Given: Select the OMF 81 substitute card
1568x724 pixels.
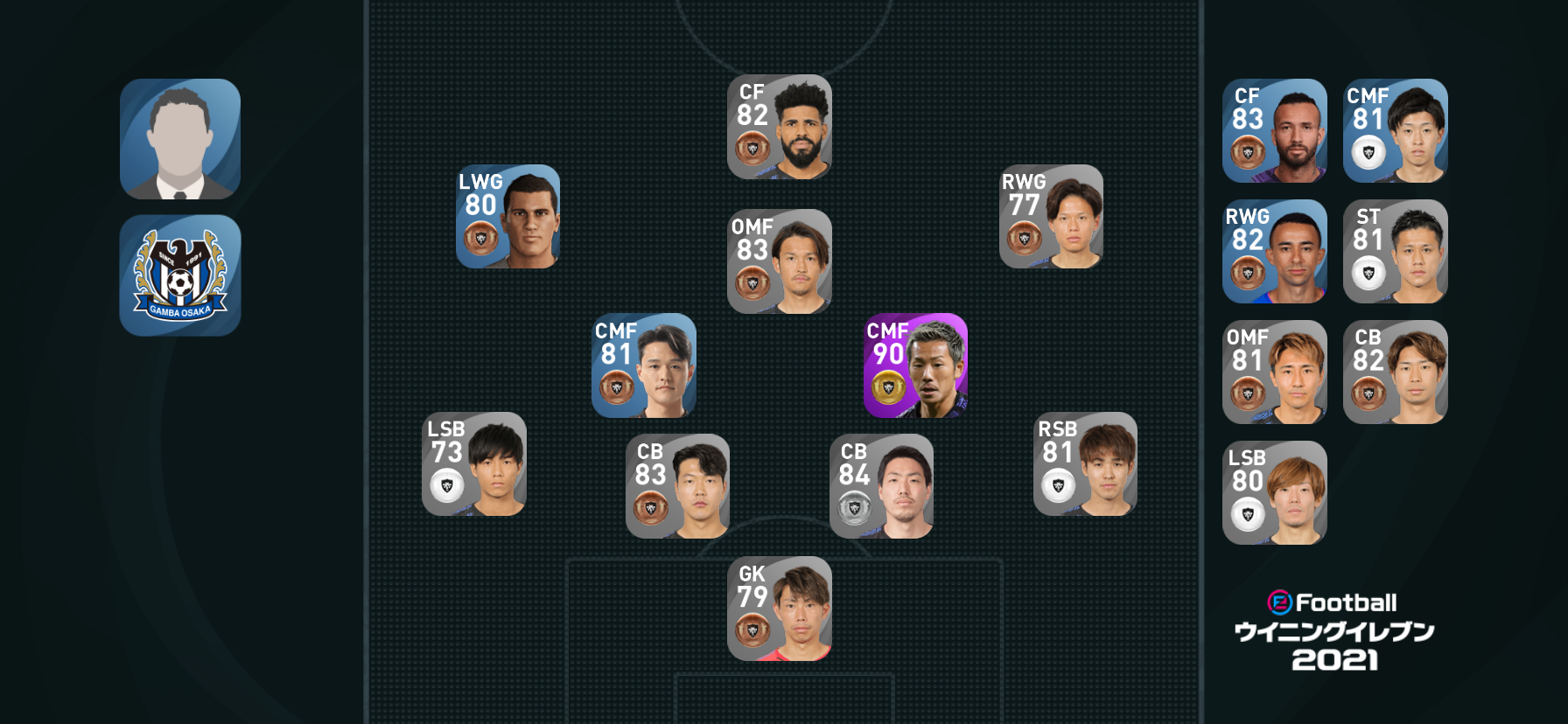Looking at the screenshot, I should [x=1274, y=372].
